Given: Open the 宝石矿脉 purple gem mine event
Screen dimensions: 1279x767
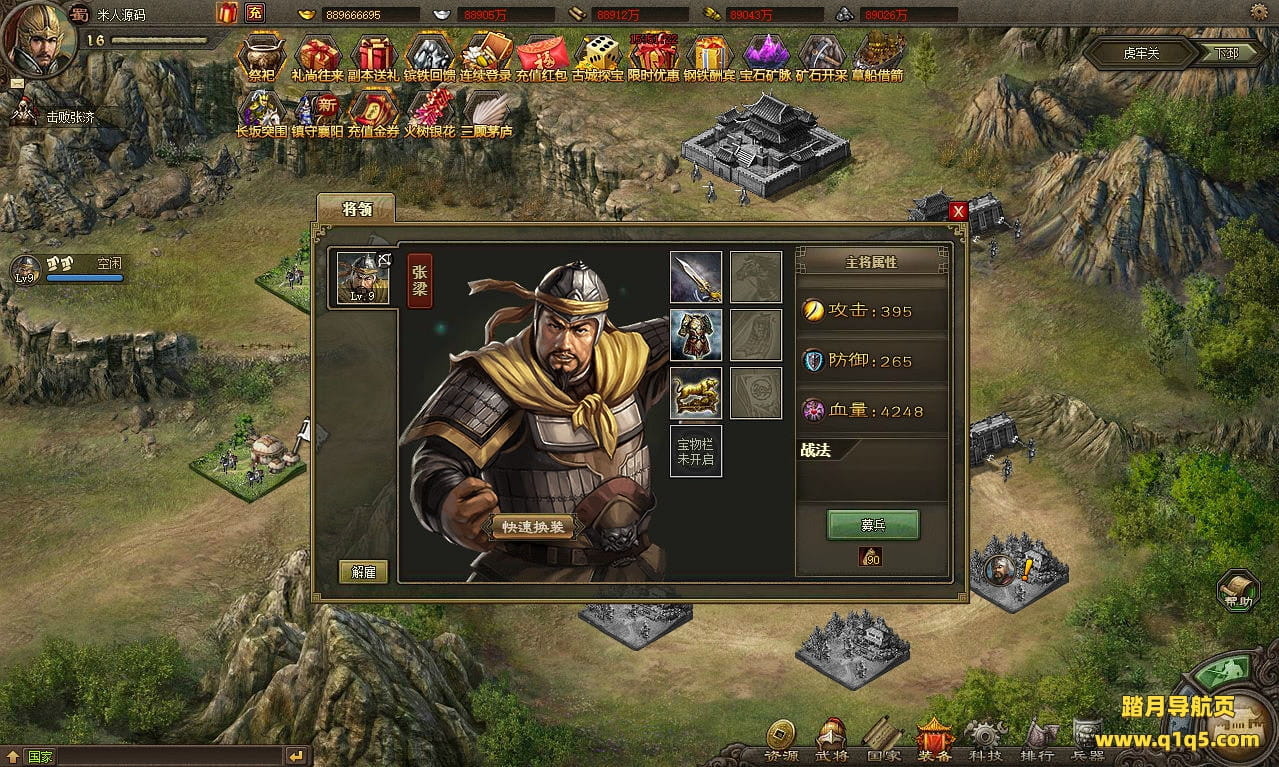Looking at the screenshot, I should pos(765,56).
